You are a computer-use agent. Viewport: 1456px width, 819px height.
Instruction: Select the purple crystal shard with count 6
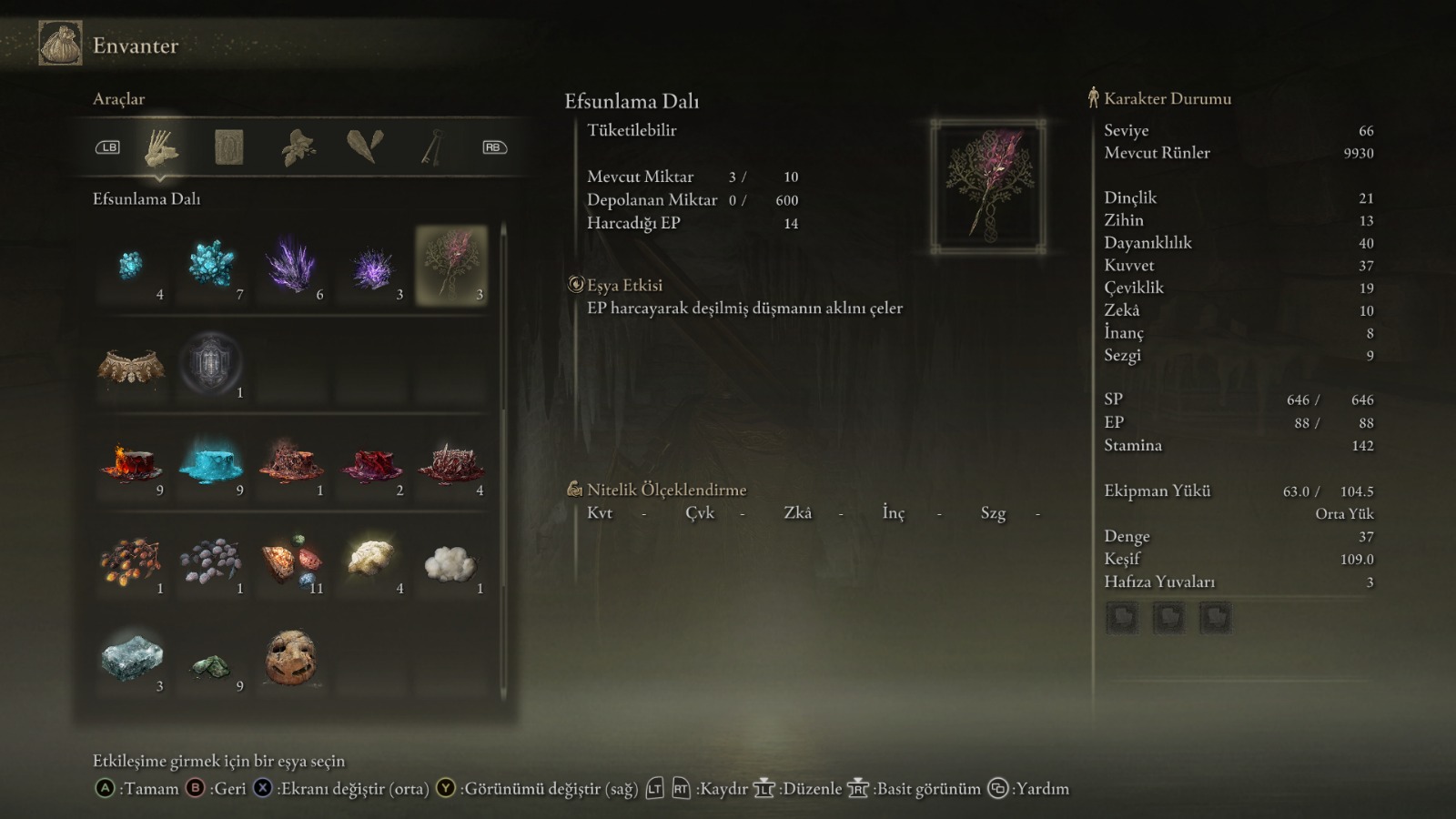pyautogui.click(x=291, y=266)
